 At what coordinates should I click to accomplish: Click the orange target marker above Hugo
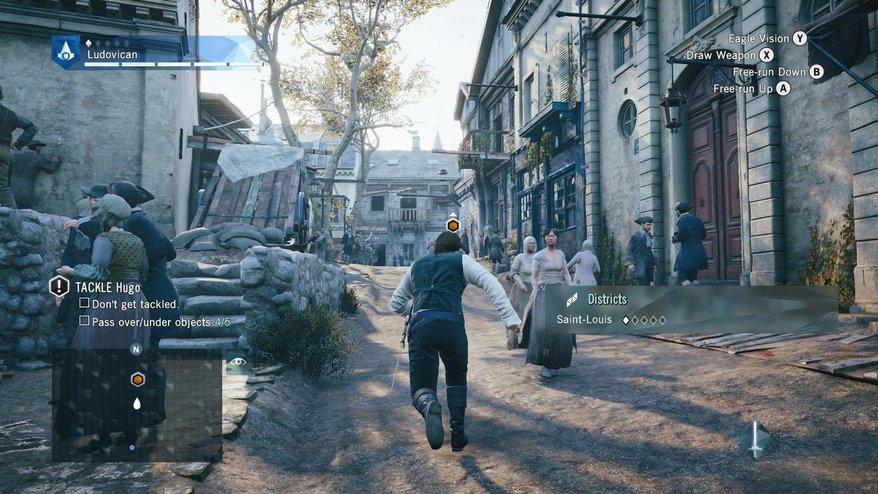[x=452, y=225]
